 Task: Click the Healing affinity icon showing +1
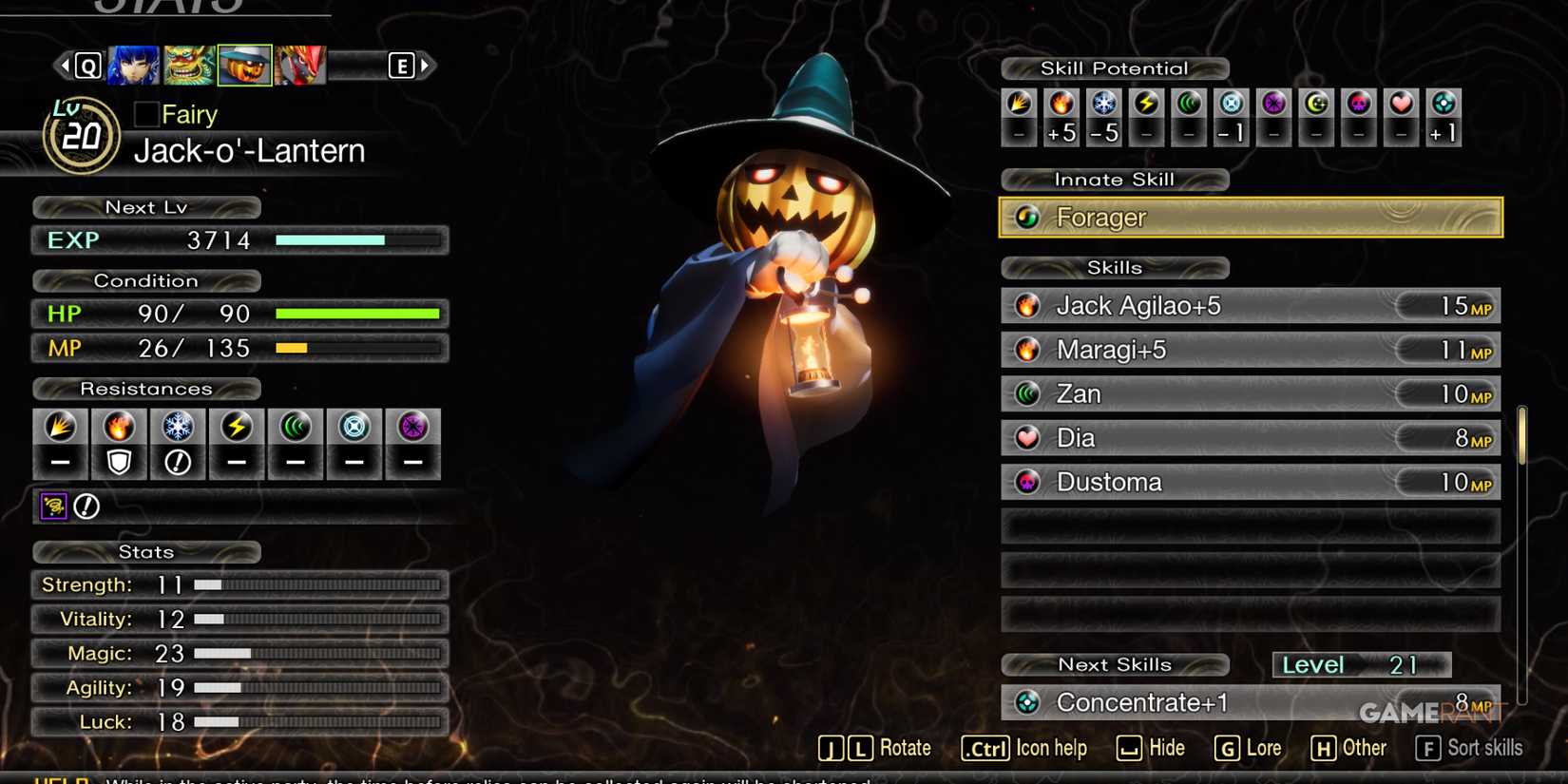click(x=1443, y=116)
